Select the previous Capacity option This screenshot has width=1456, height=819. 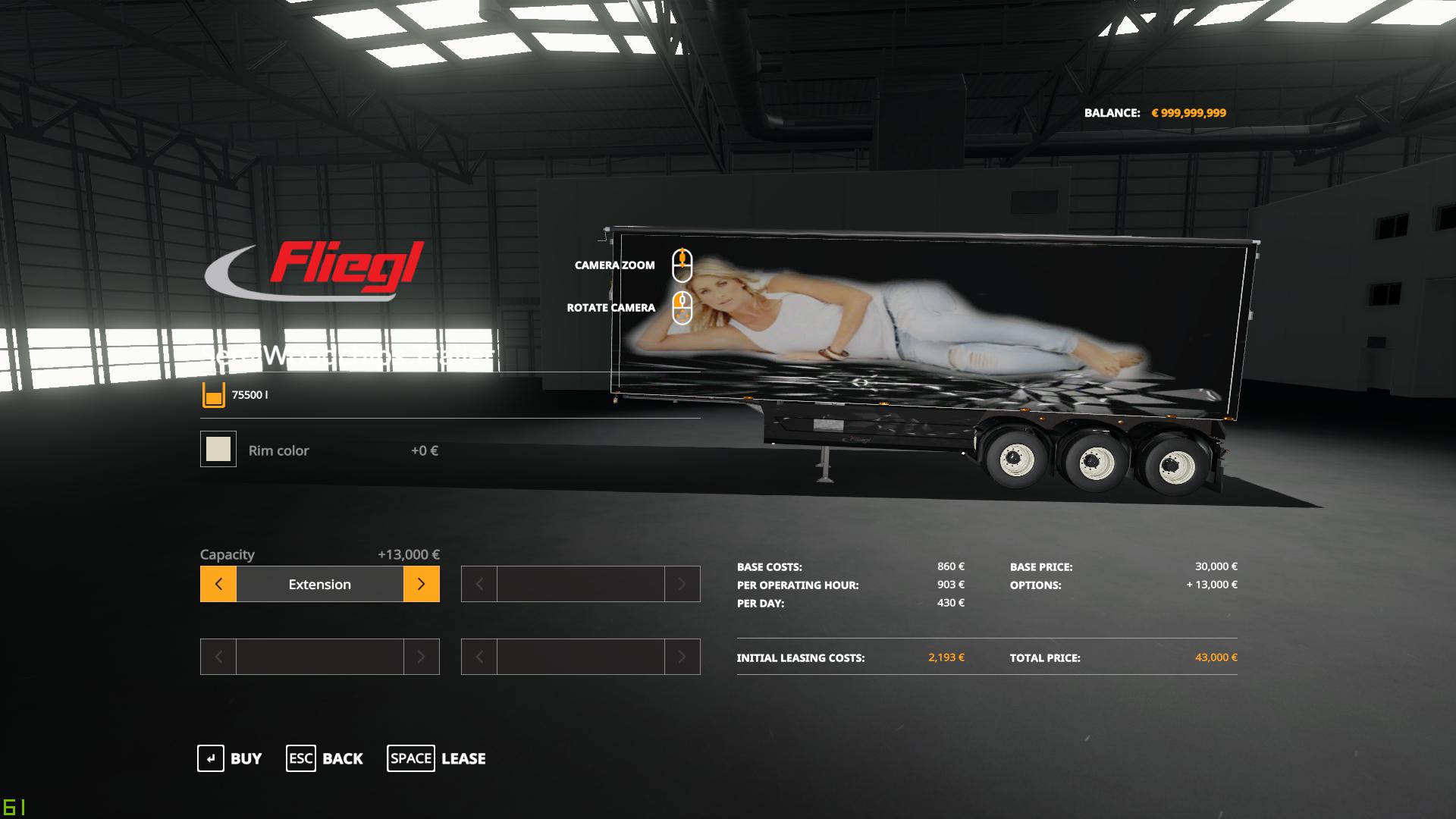[x=218, y=584]
